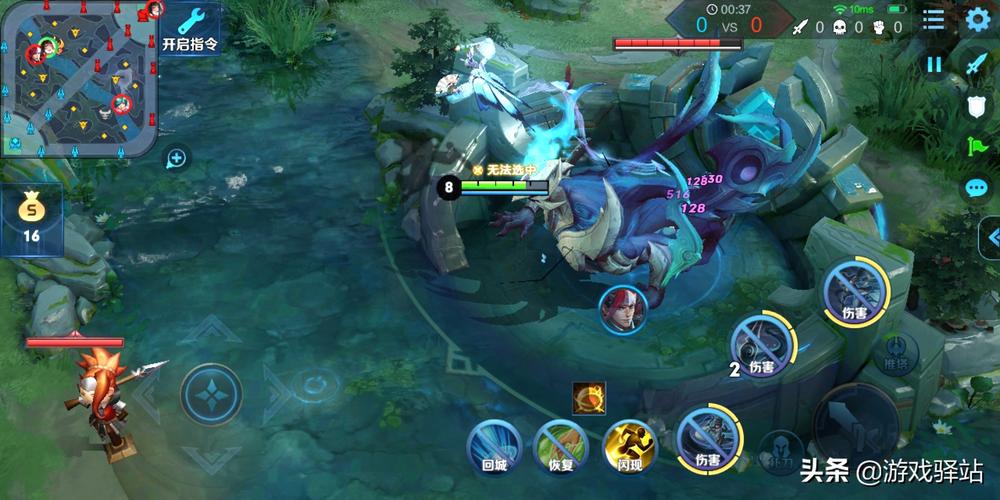Tap the 推塔 push-tower button

895,353
